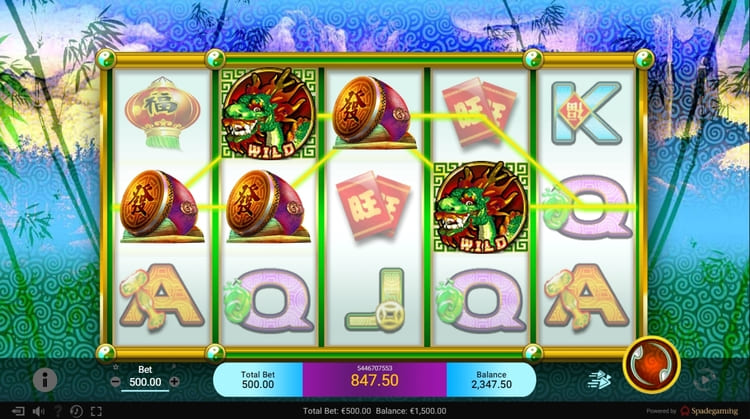This screenshot has width=750, height=419.
Task: Open the help question mark
Action: [x=57, y=411]
